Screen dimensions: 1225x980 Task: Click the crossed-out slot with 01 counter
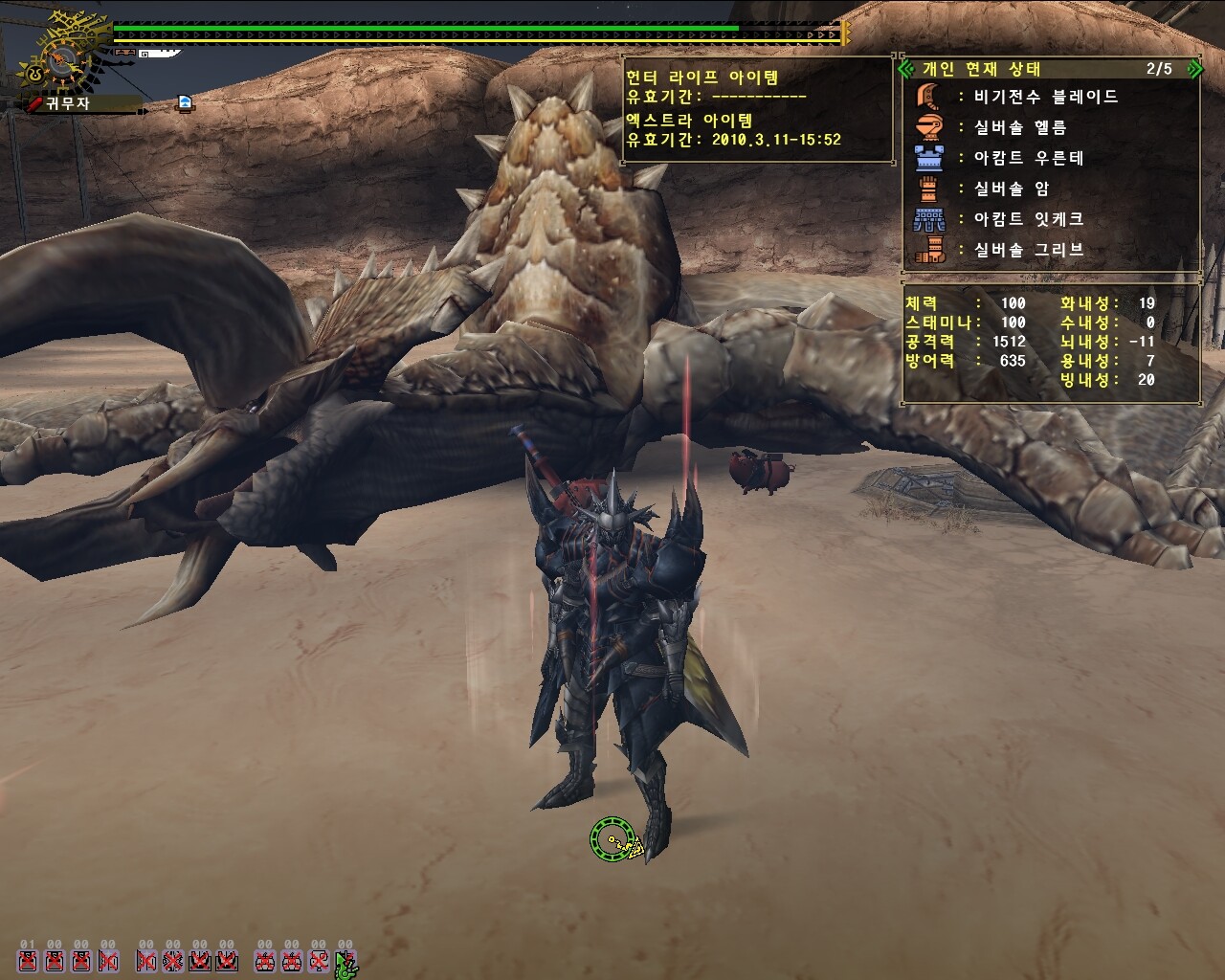tap(28, 960)
